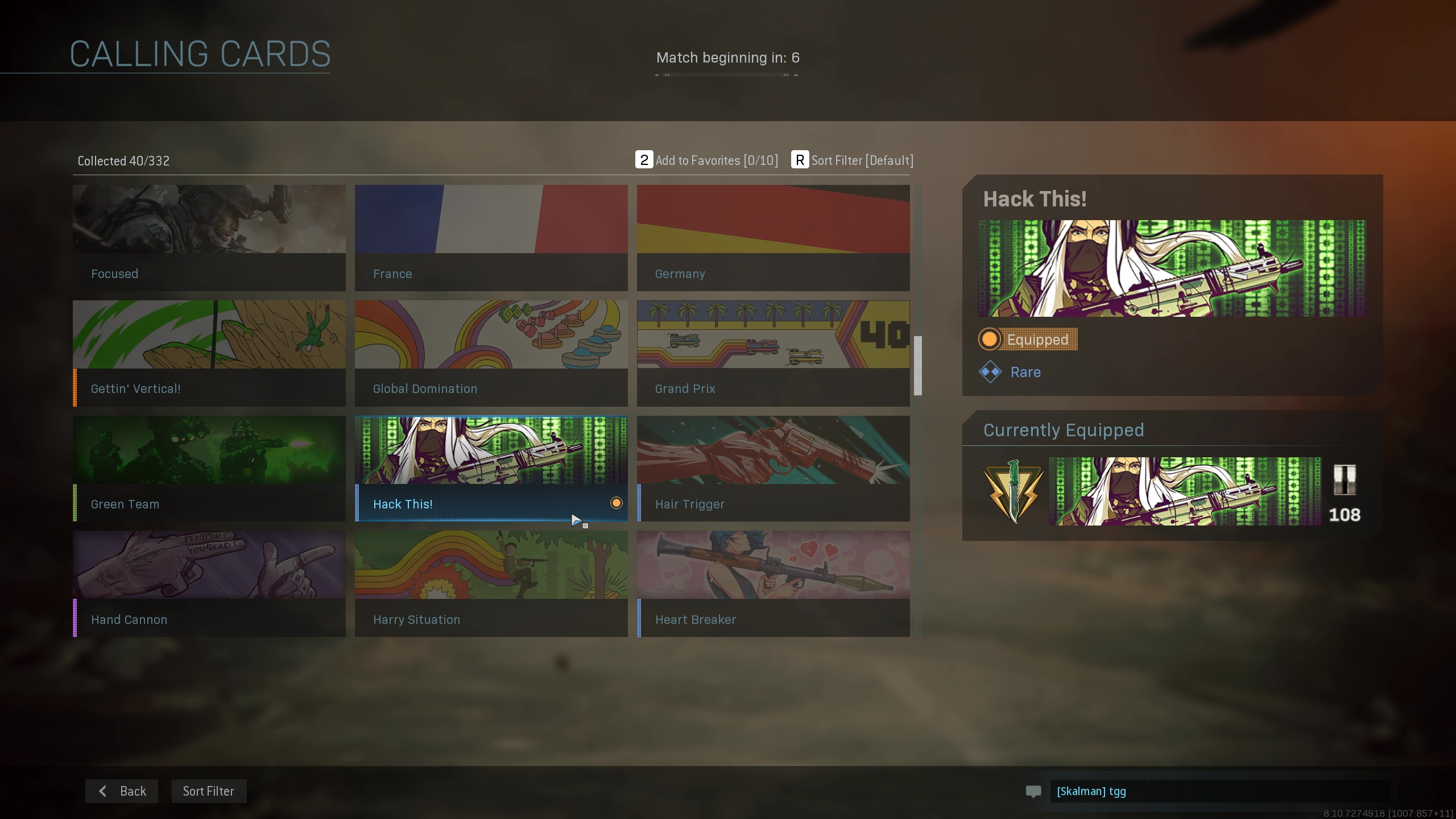Open the chat message icon
This screenshot has width=1456, height=819.
(x=1033, y=791)
